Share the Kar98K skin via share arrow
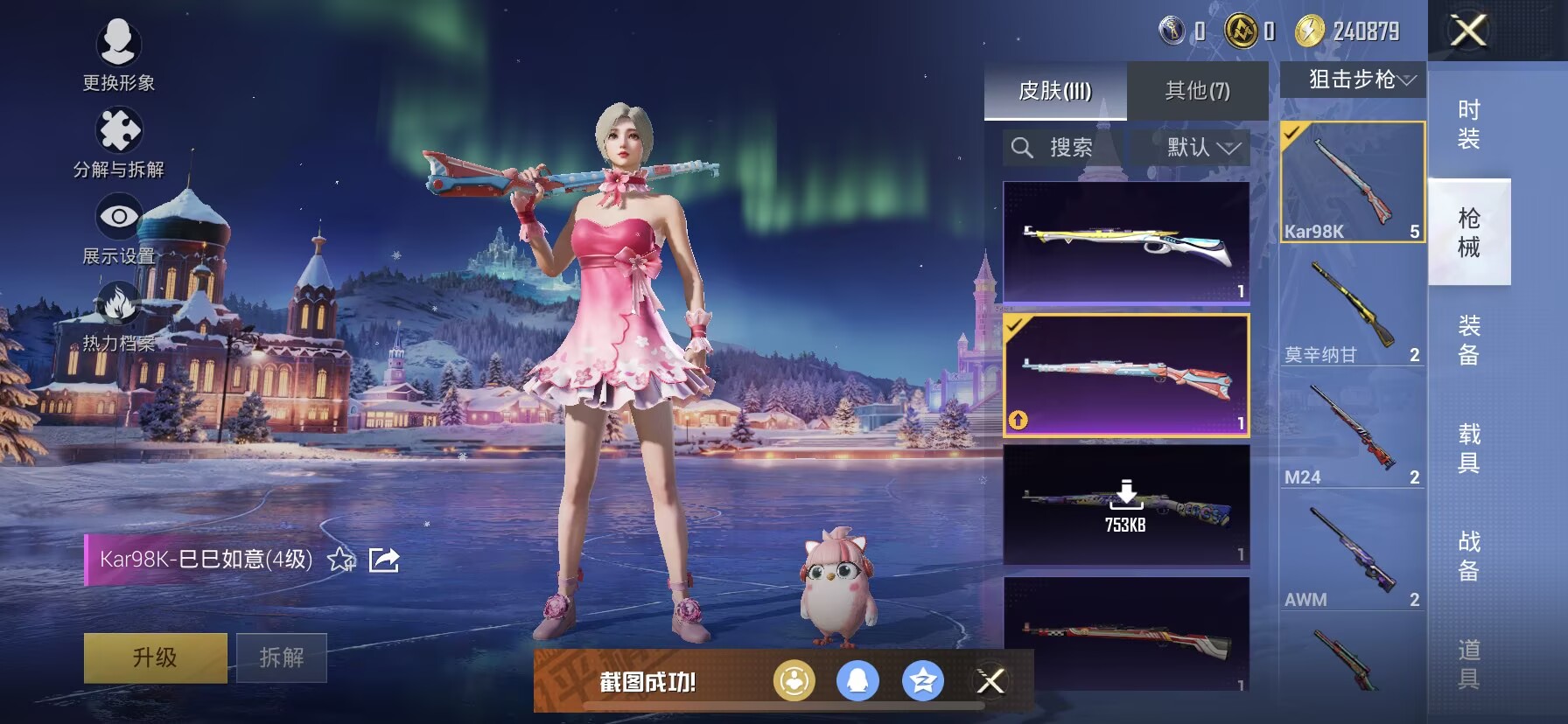The height and width of the screenshot is (724, 1568). coord(384,560)
